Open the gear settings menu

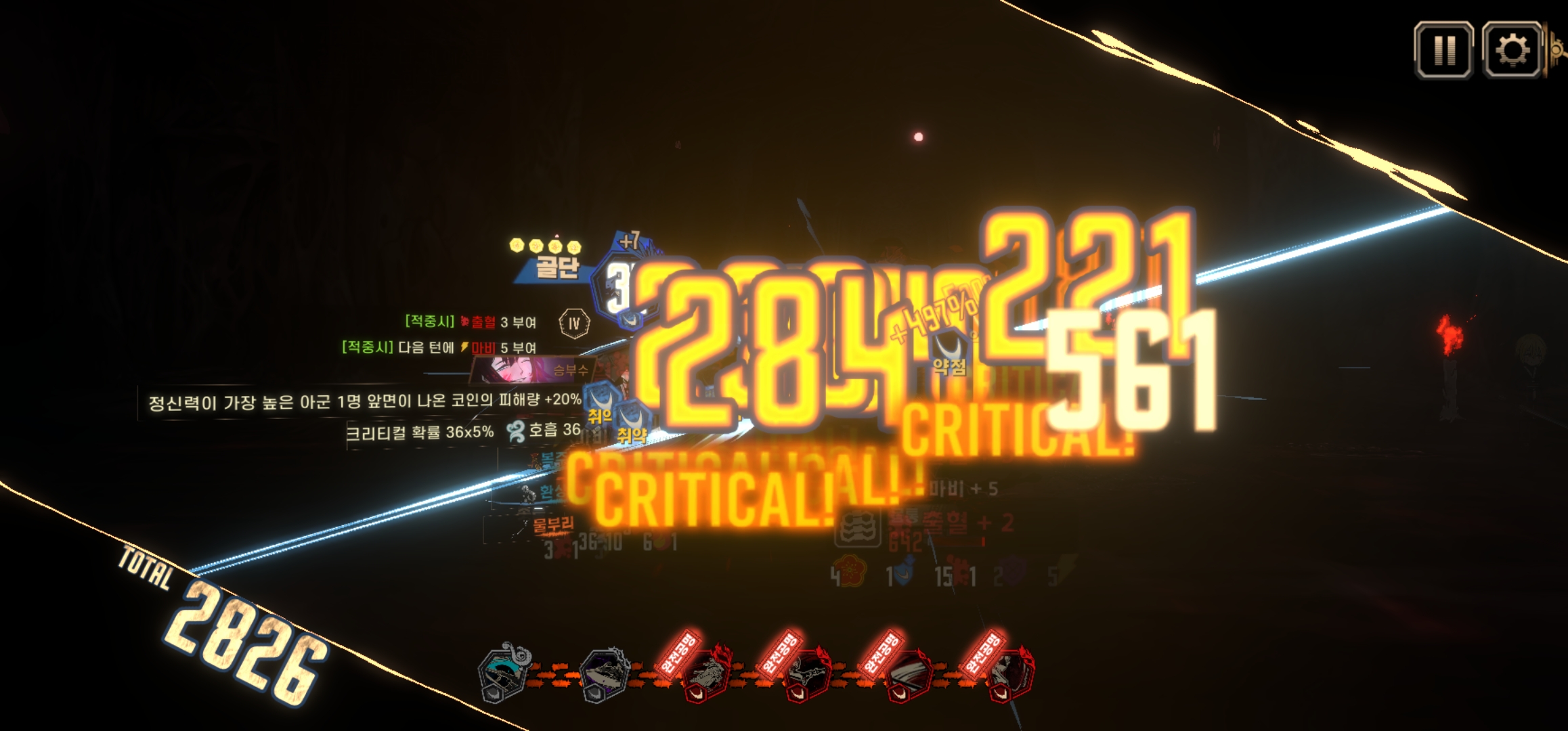pos(1512,50)
